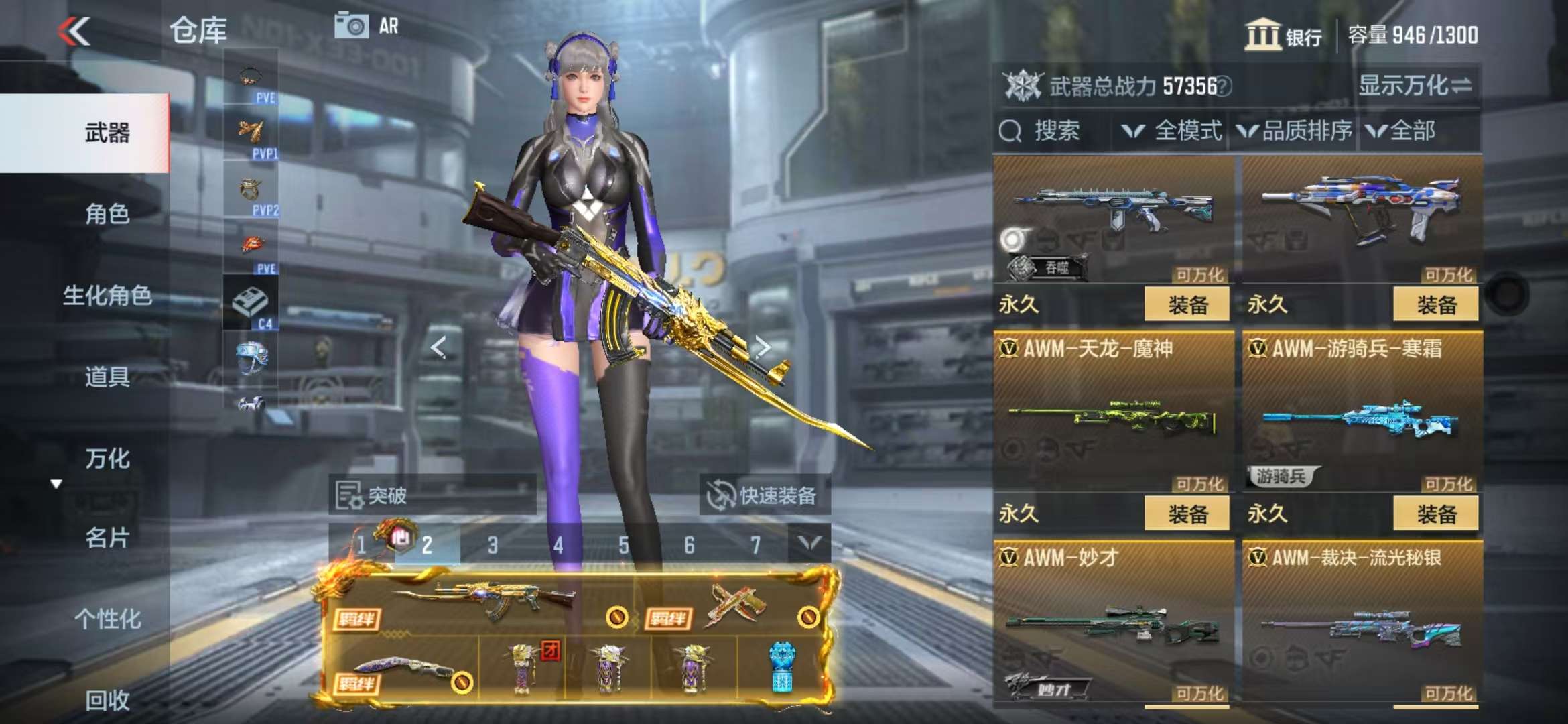
Task: Equip the AWM-游骑兵-寒霜 sniper rifle
Action: click(x=1435, y=514)
